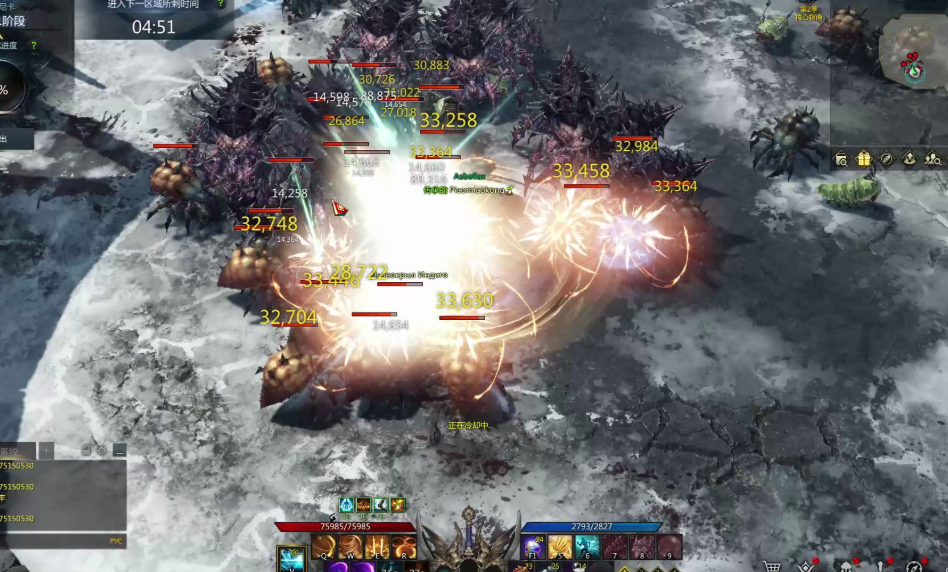948x572 pixels.
Task: Open chat settings gear icon
Action: pyautogui.click(x=102, y=451)
